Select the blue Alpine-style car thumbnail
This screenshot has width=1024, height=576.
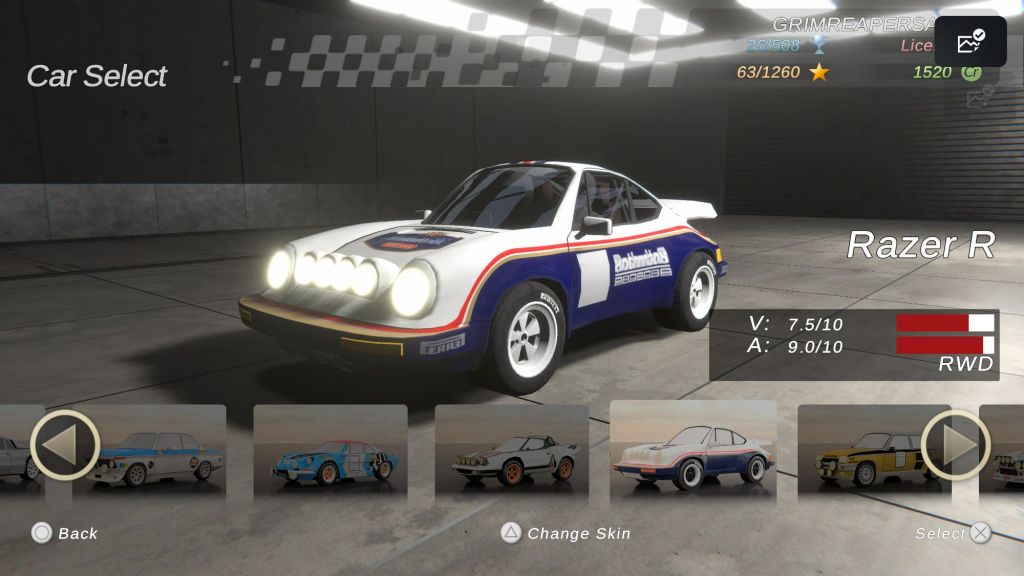click(331, 452)
